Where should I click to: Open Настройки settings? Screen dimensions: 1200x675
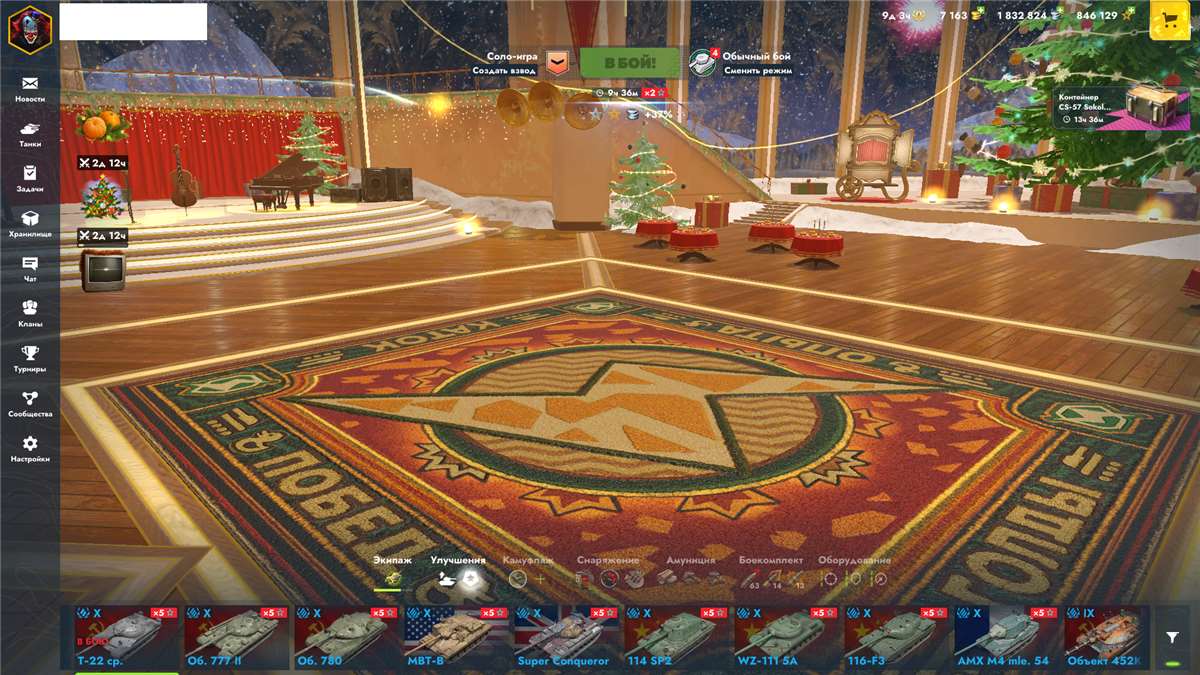tap(30, 449)
